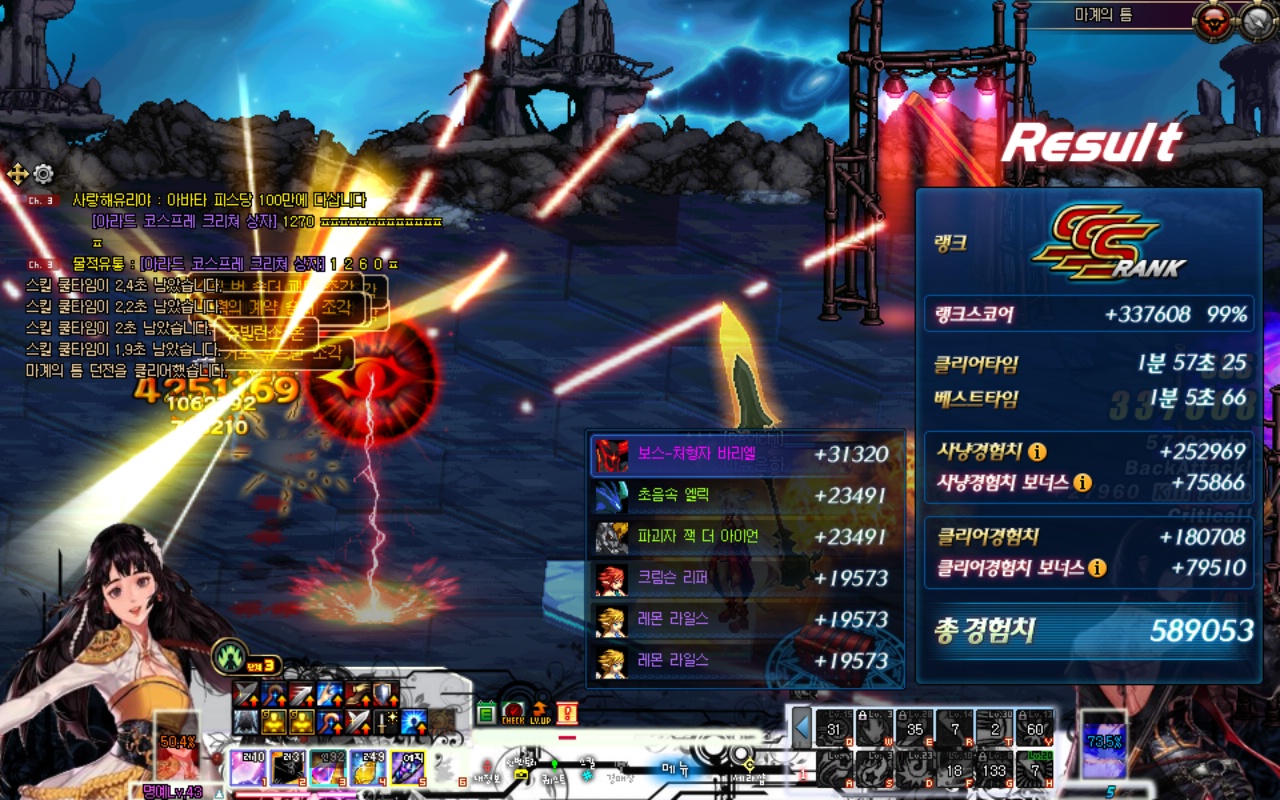Click the chat window move arrows icon

point(18,174)
